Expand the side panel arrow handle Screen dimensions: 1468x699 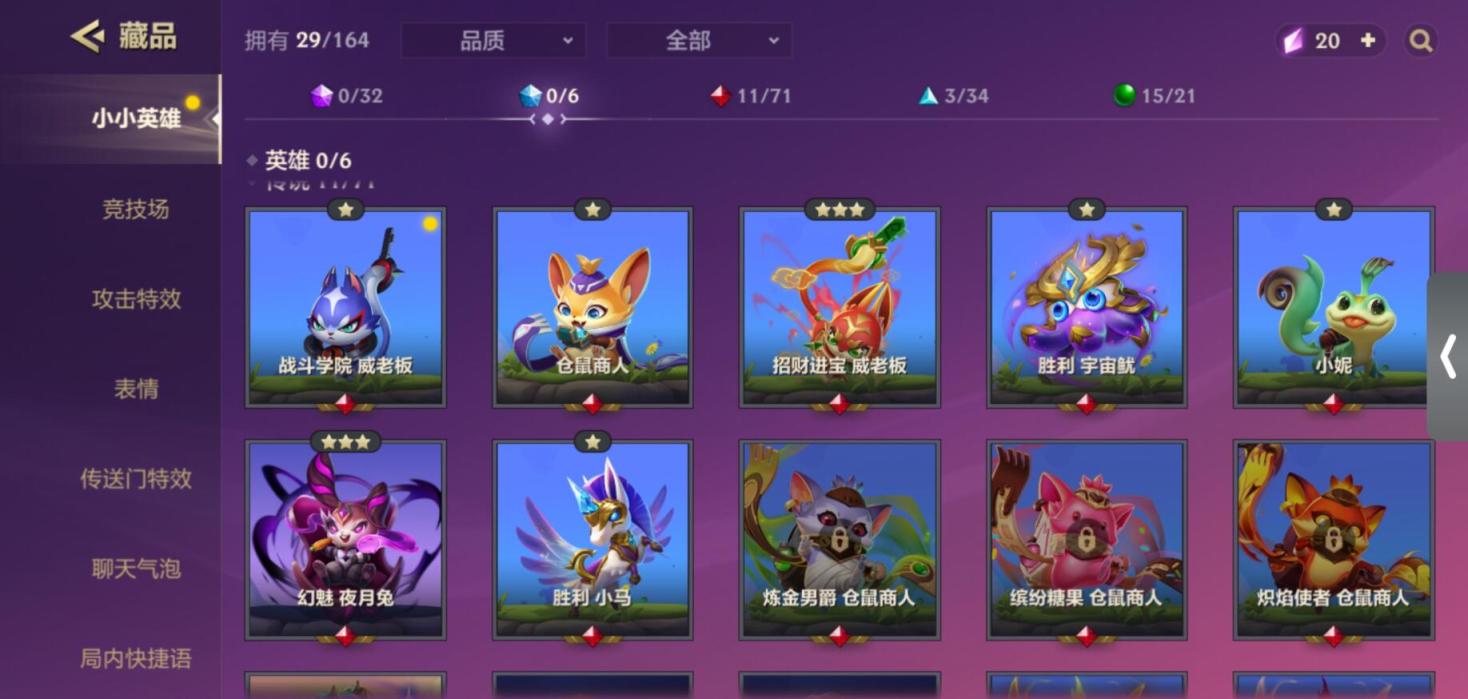(x=1447, y=357)
